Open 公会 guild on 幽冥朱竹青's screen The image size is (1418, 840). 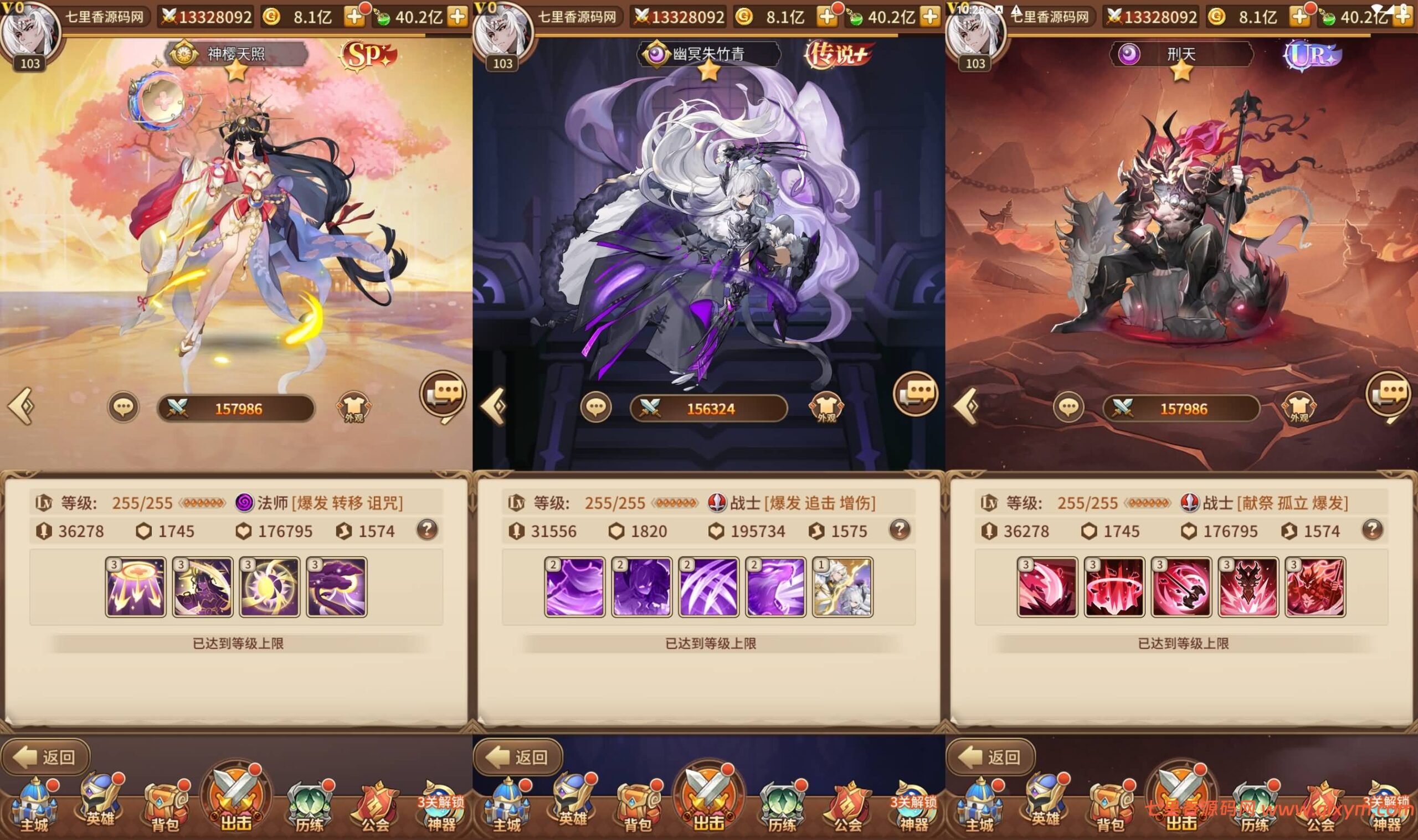coord(847,807)
